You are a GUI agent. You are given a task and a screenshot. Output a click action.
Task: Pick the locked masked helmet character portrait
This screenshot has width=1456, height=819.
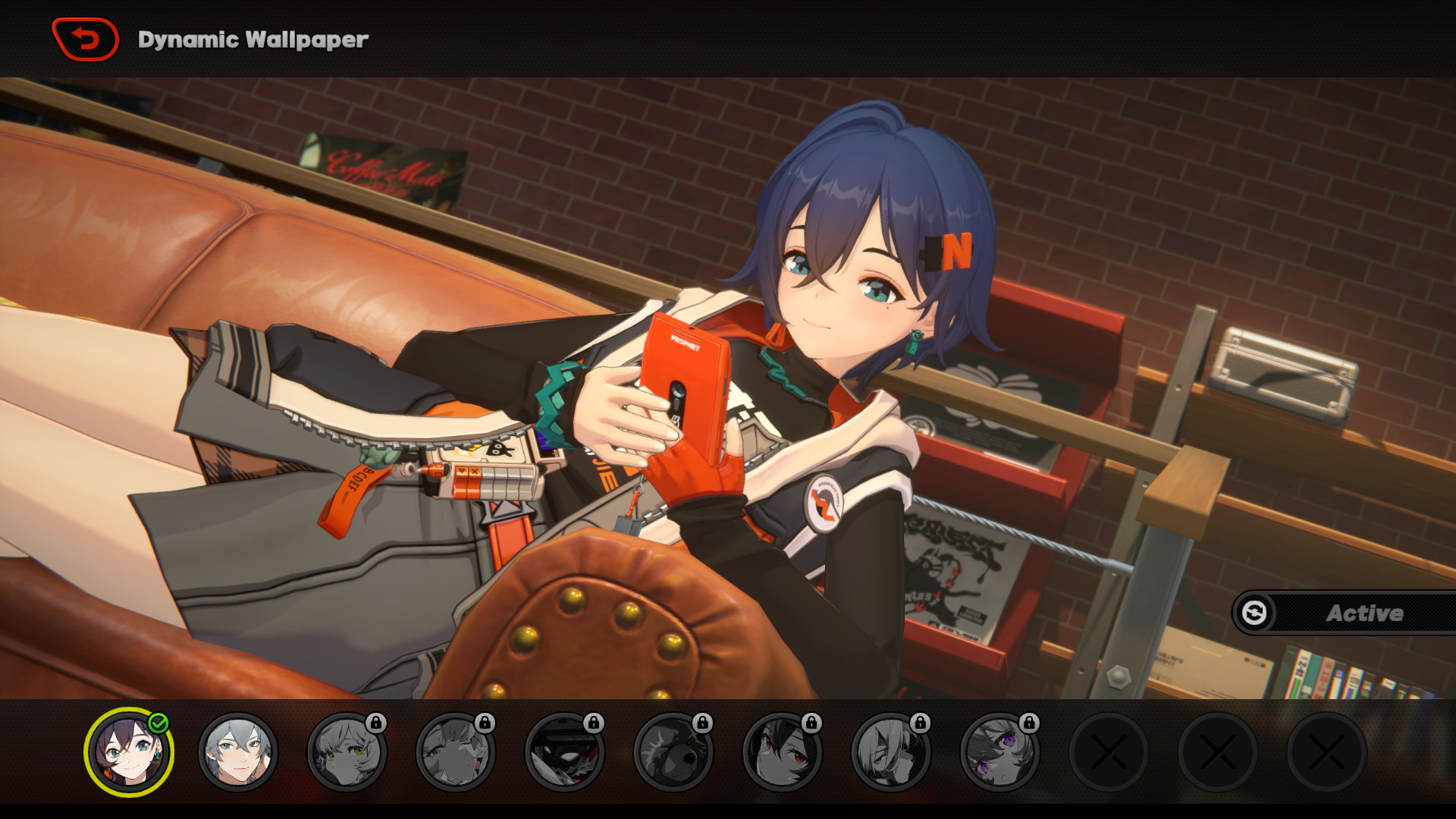[x=564, y=752]
